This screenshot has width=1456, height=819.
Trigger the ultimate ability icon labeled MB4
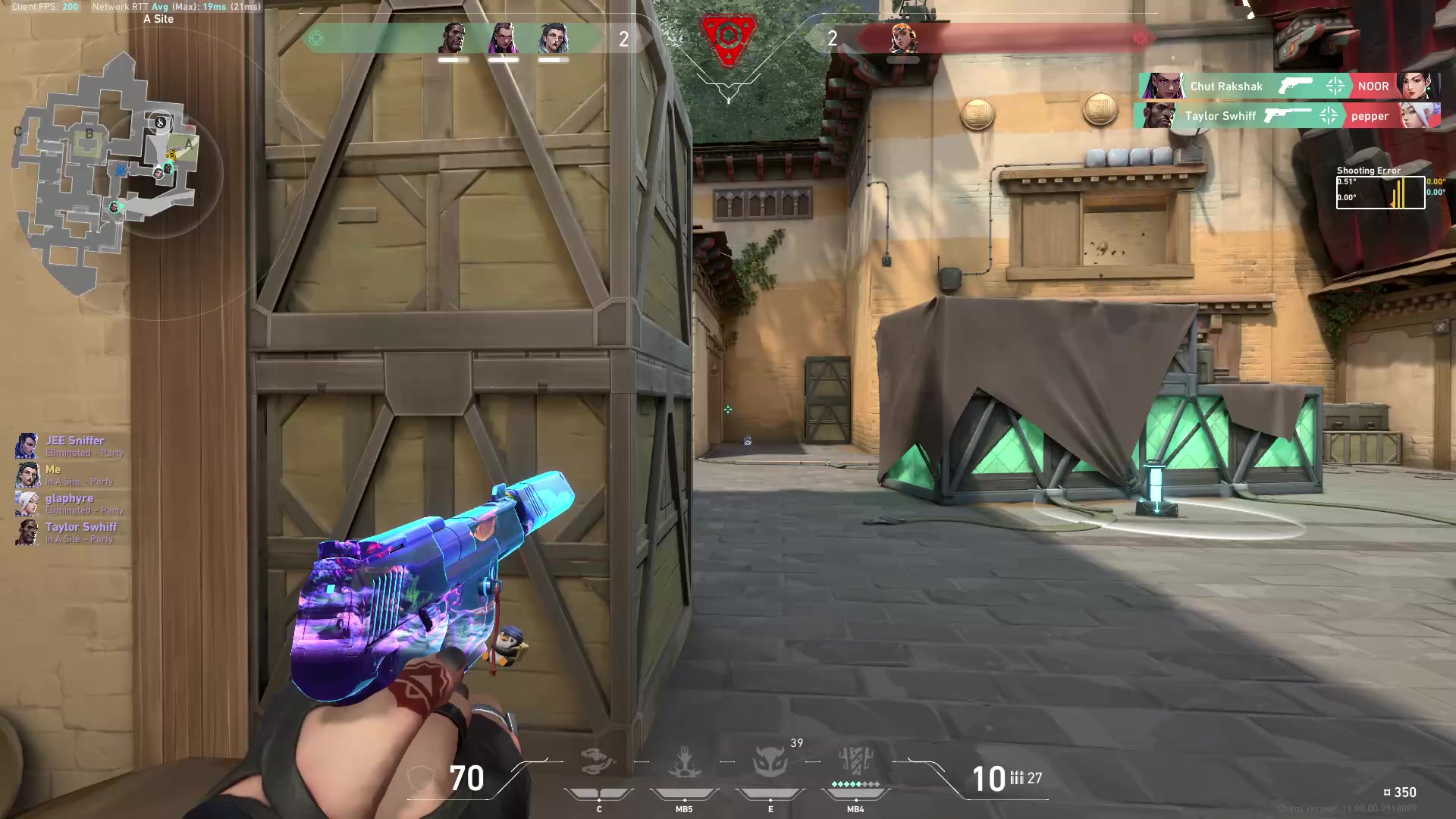click(855, 761)
